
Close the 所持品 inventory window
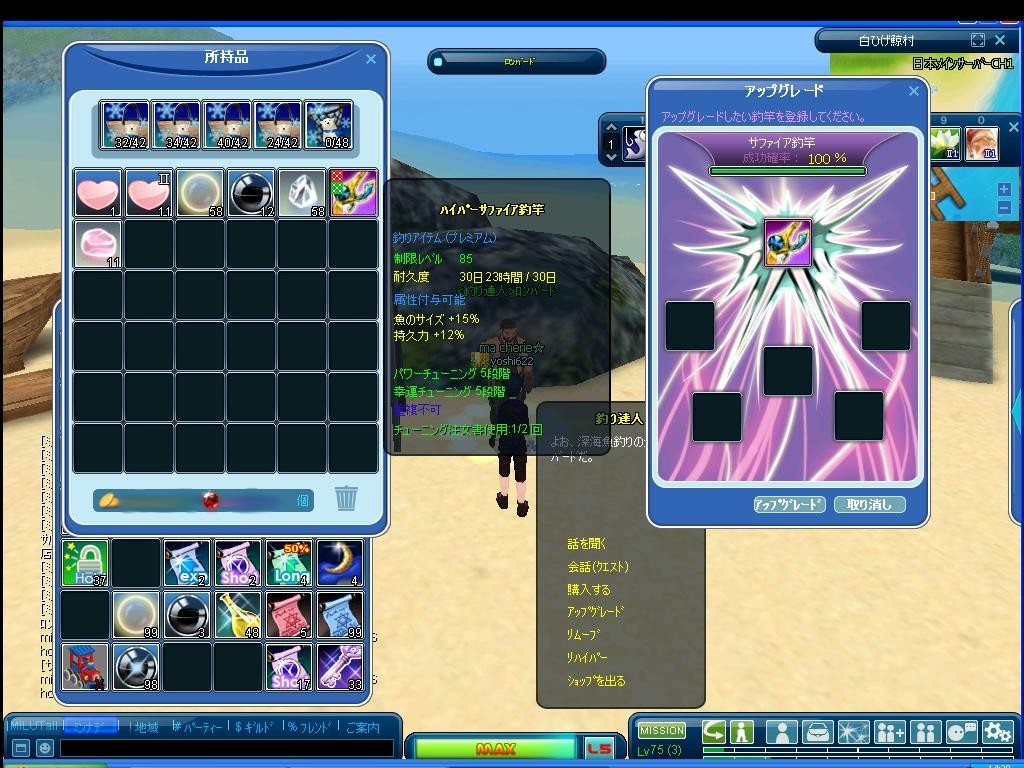pos(371,59)
